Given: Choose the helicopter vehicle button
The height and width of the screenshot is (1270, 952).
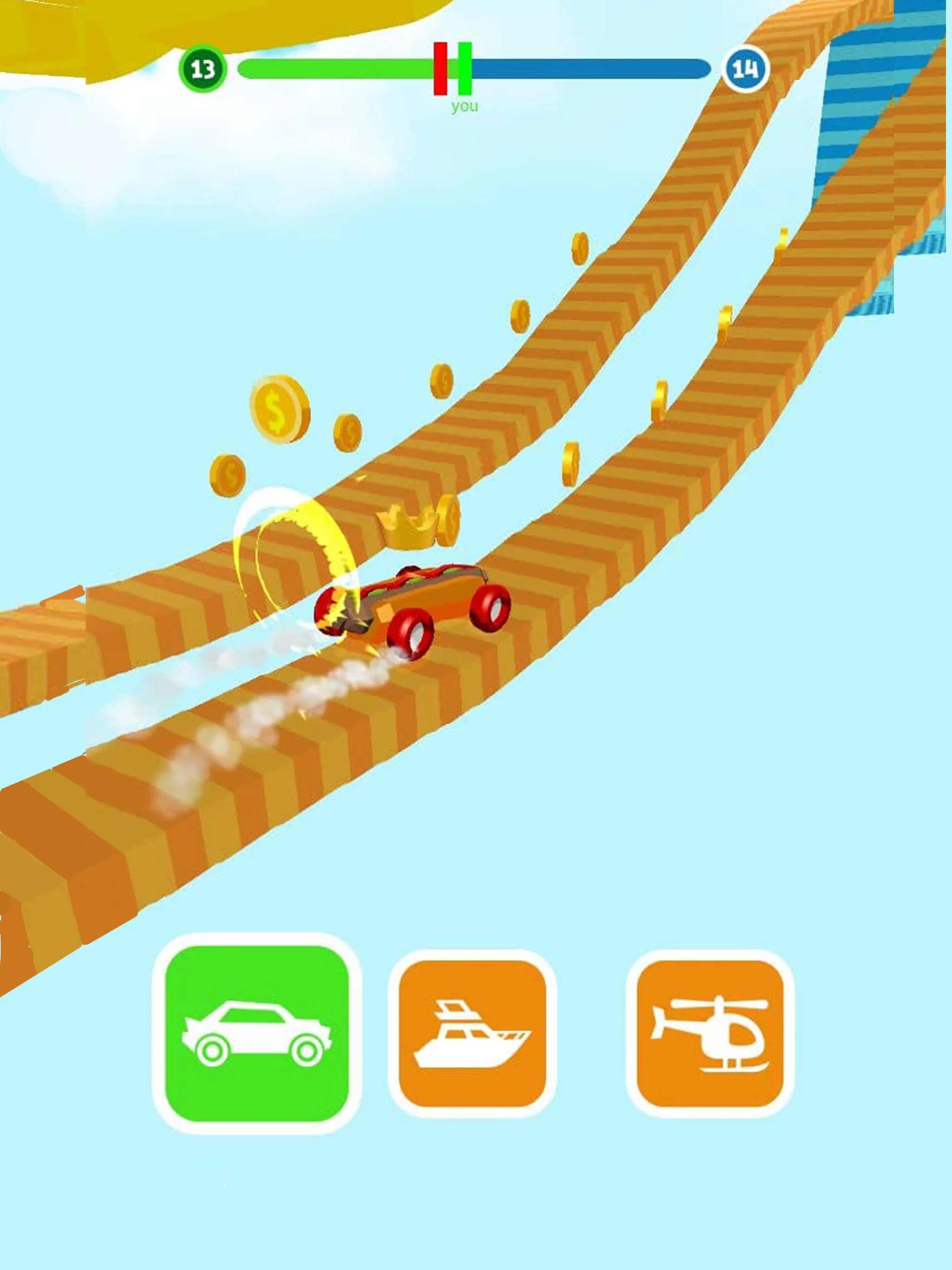Looking at the screenshot, I should click(x=710, y=1033).
